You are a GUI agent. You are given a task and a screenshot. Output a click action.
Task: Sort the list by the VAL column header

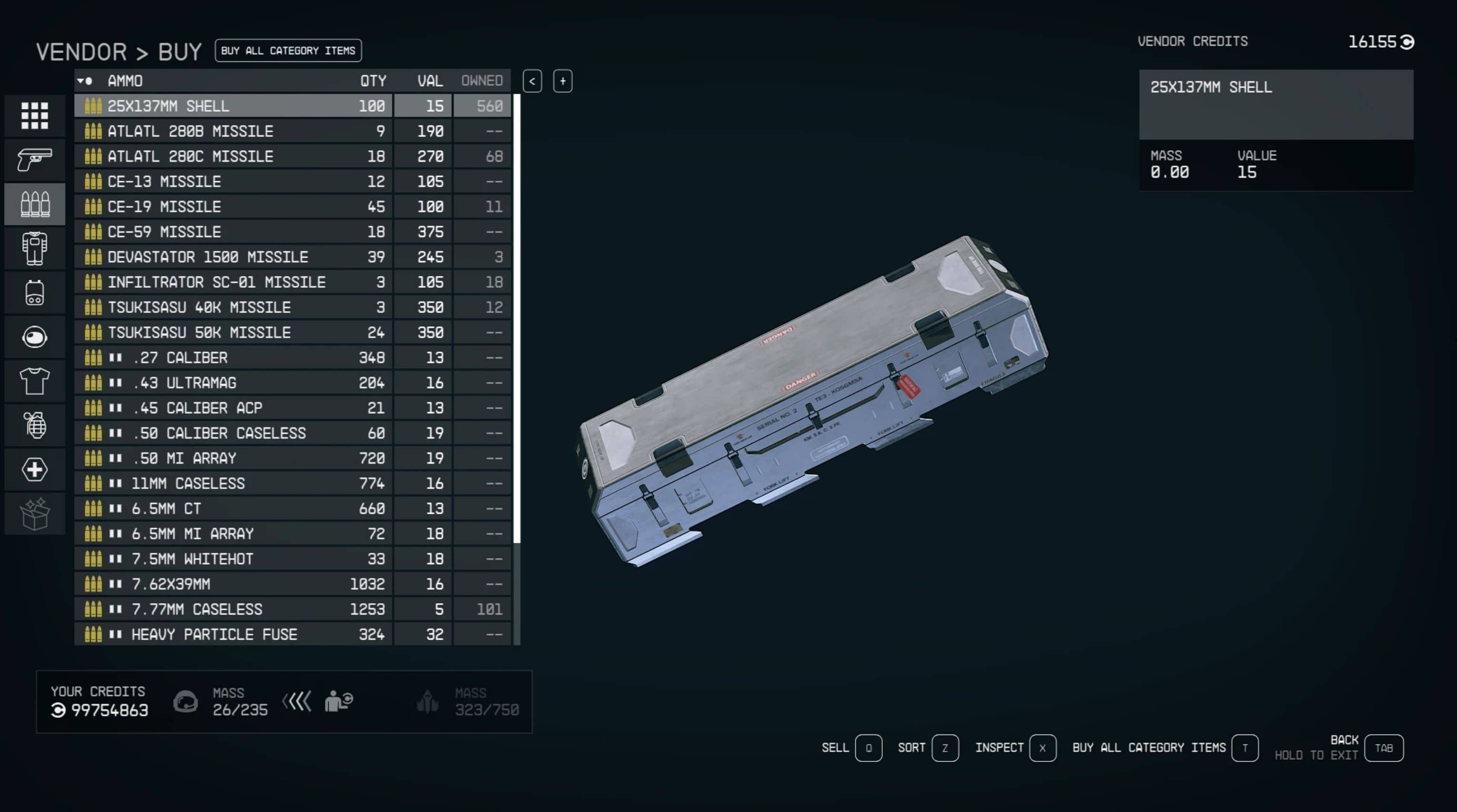429,81
